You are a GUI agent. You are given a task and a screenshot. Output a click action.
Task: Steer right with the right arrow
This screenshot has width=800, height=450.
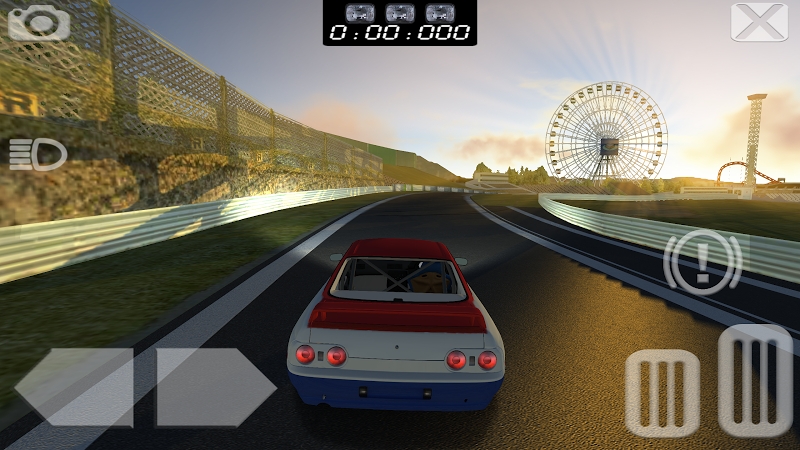coord(214,387)
